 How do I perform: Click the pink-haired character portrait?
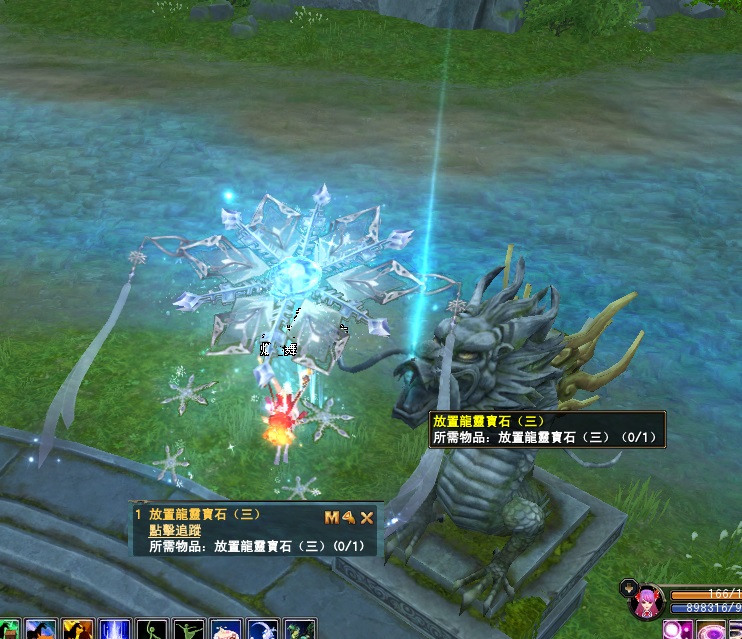[x=645, y=603]
